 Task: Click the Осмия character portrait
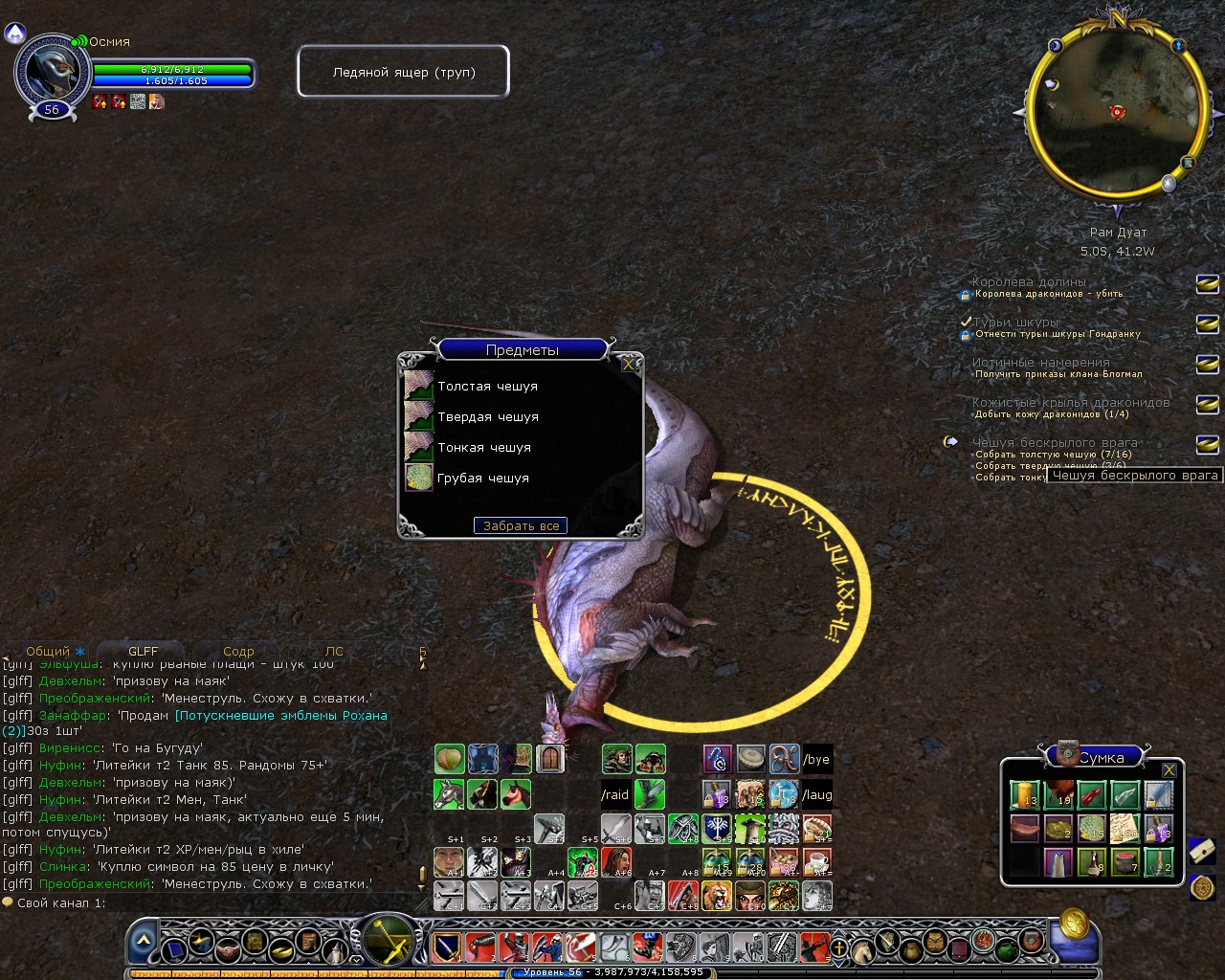(x=52, y=70)
